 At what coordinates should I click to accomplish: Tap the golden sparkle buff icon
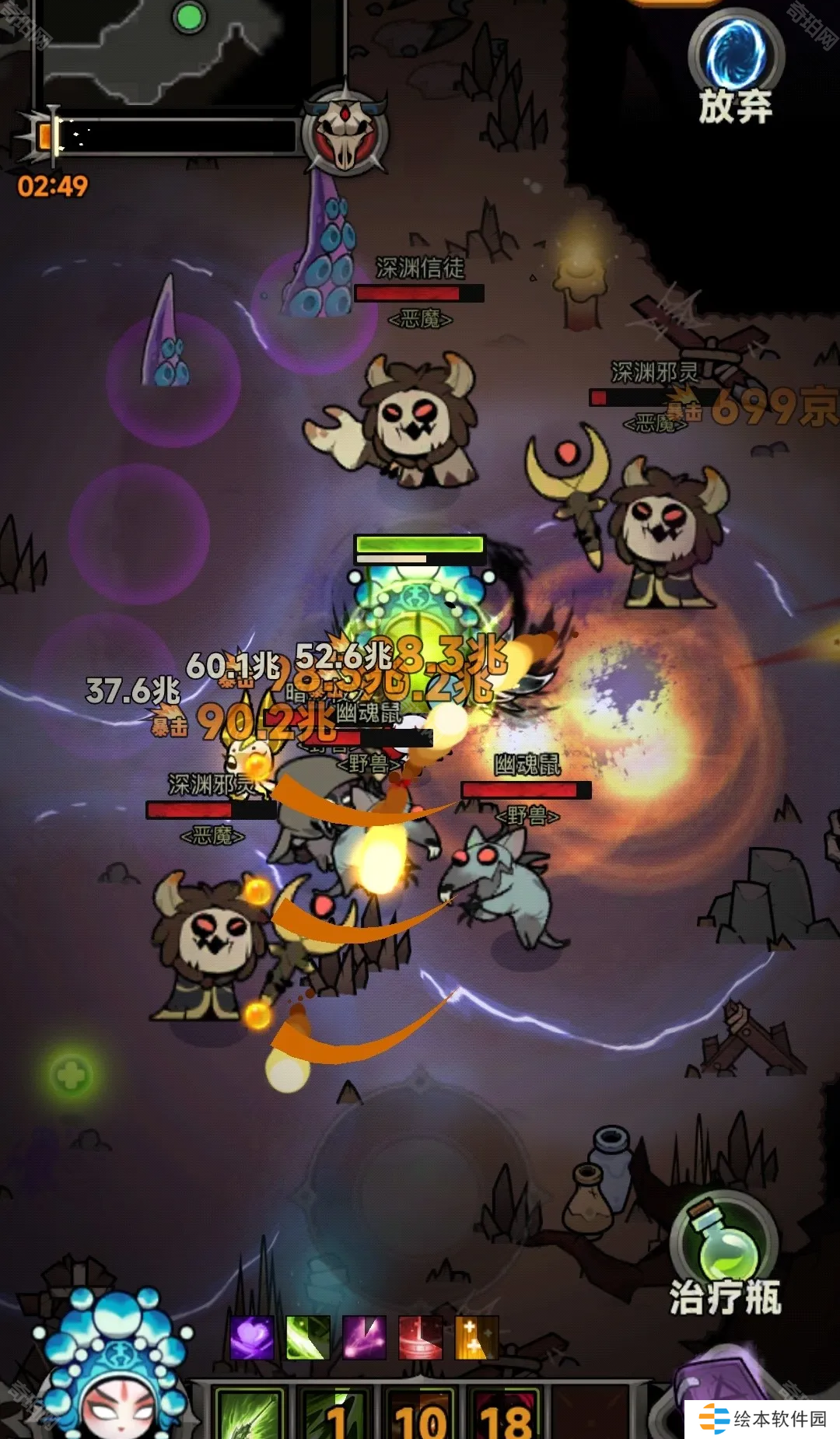click(x=476, y=1338)
